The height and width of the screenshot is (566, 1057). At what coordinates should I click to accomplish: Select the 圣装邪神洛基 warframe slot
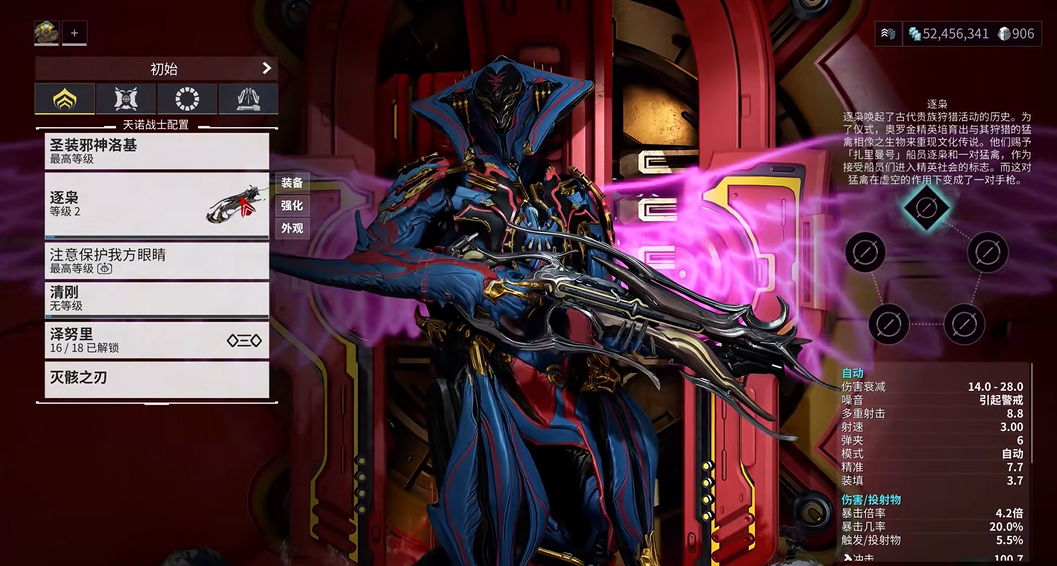point(156,151)
